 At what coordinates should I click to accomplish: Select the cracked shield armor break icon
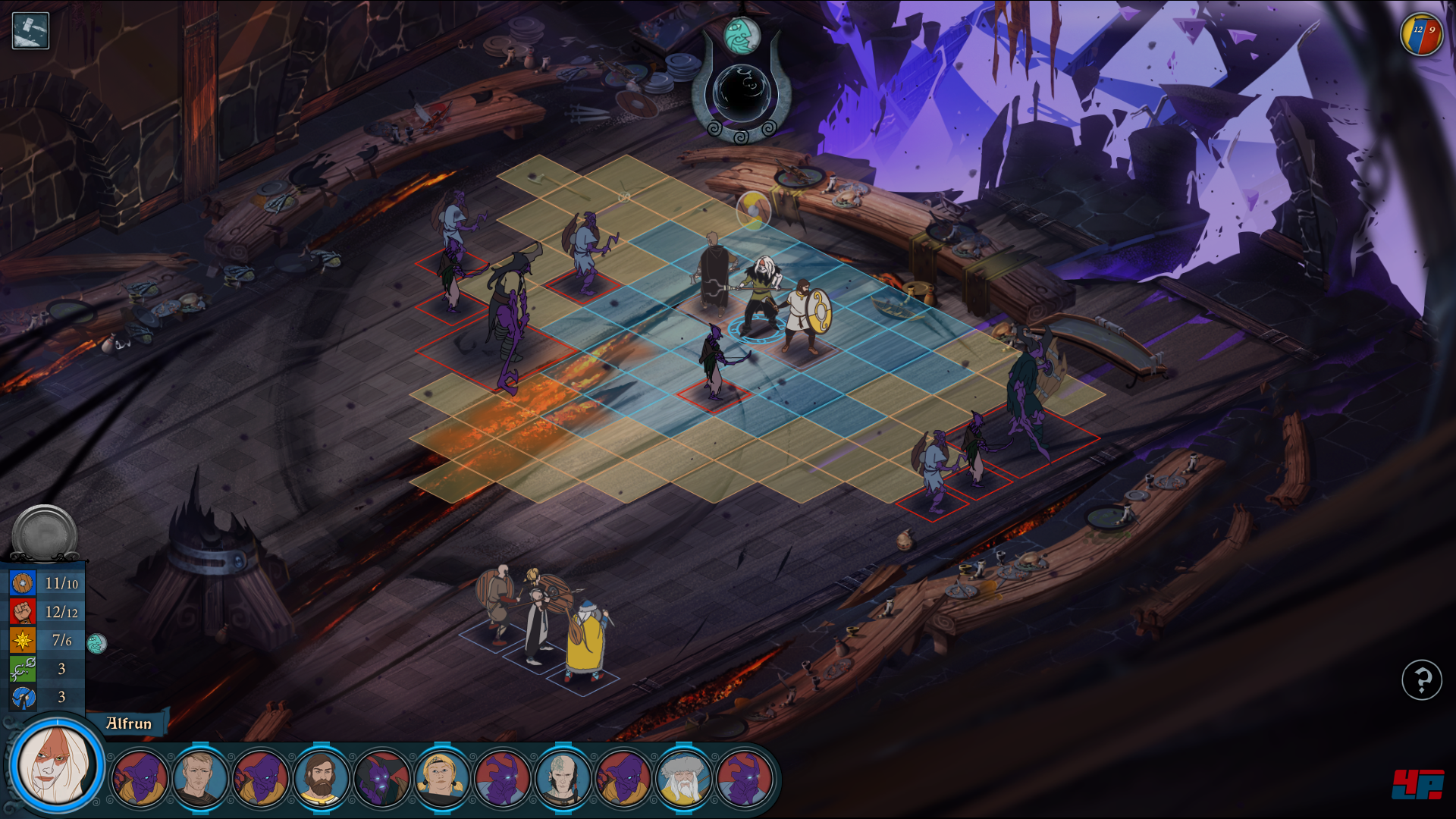(x=23, y=697)
